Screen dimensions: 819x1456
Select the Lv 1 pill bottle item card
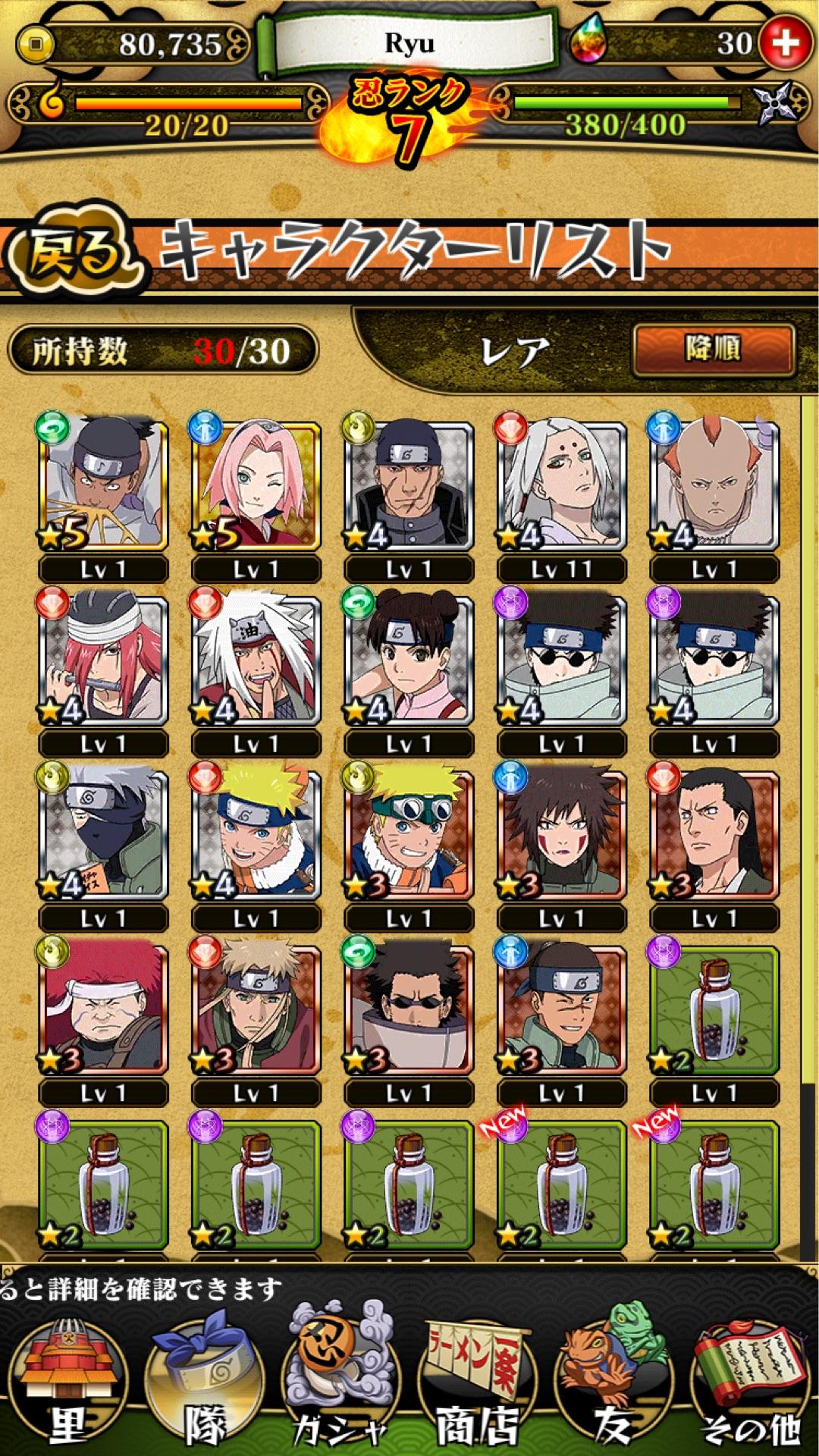pos(714,1009)
